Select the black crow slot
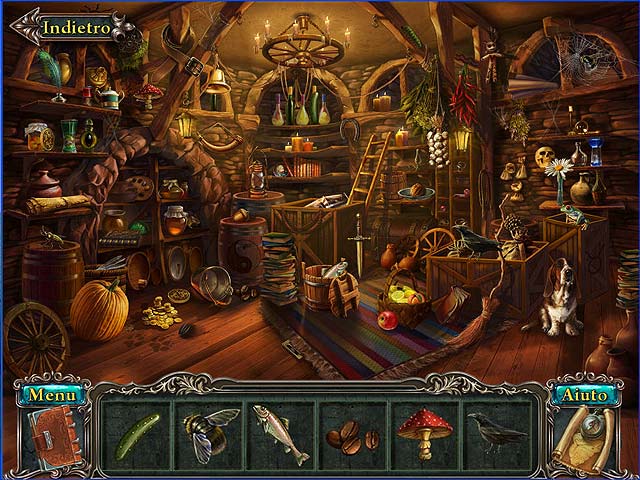 497,436
